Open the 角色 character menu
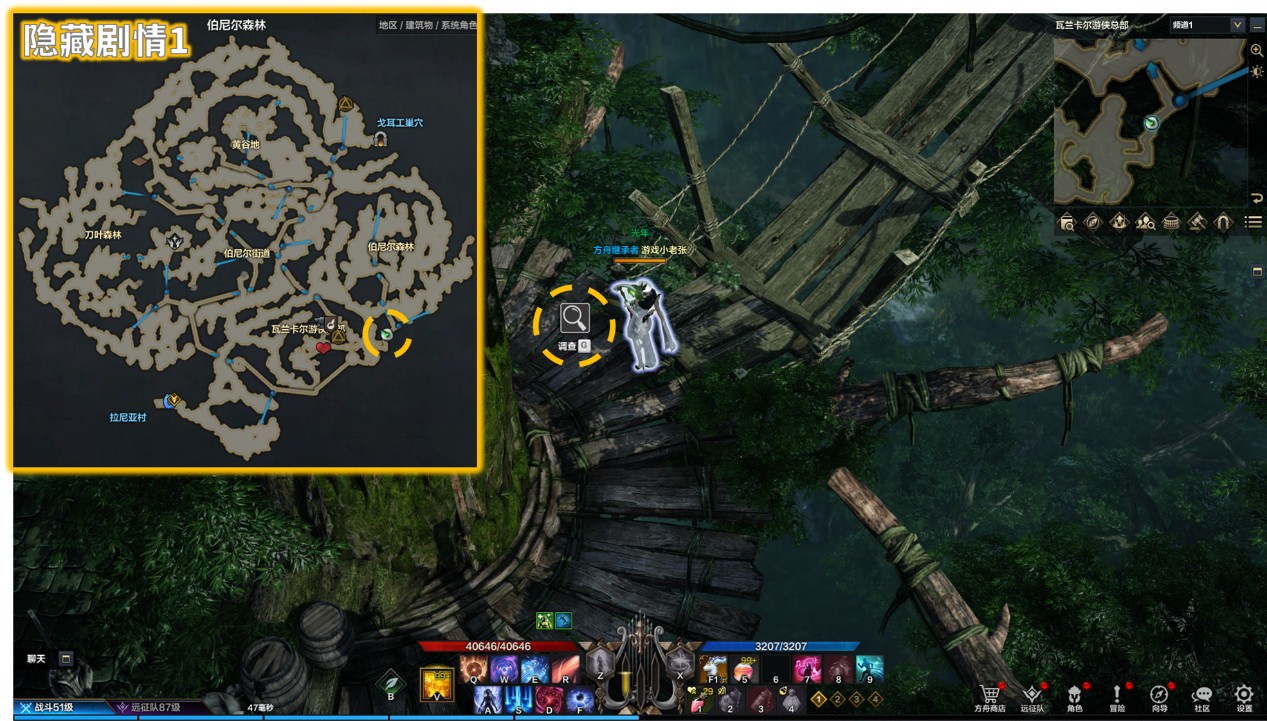The width and height of the screenshot is (1267, 721). (1075, 695)
